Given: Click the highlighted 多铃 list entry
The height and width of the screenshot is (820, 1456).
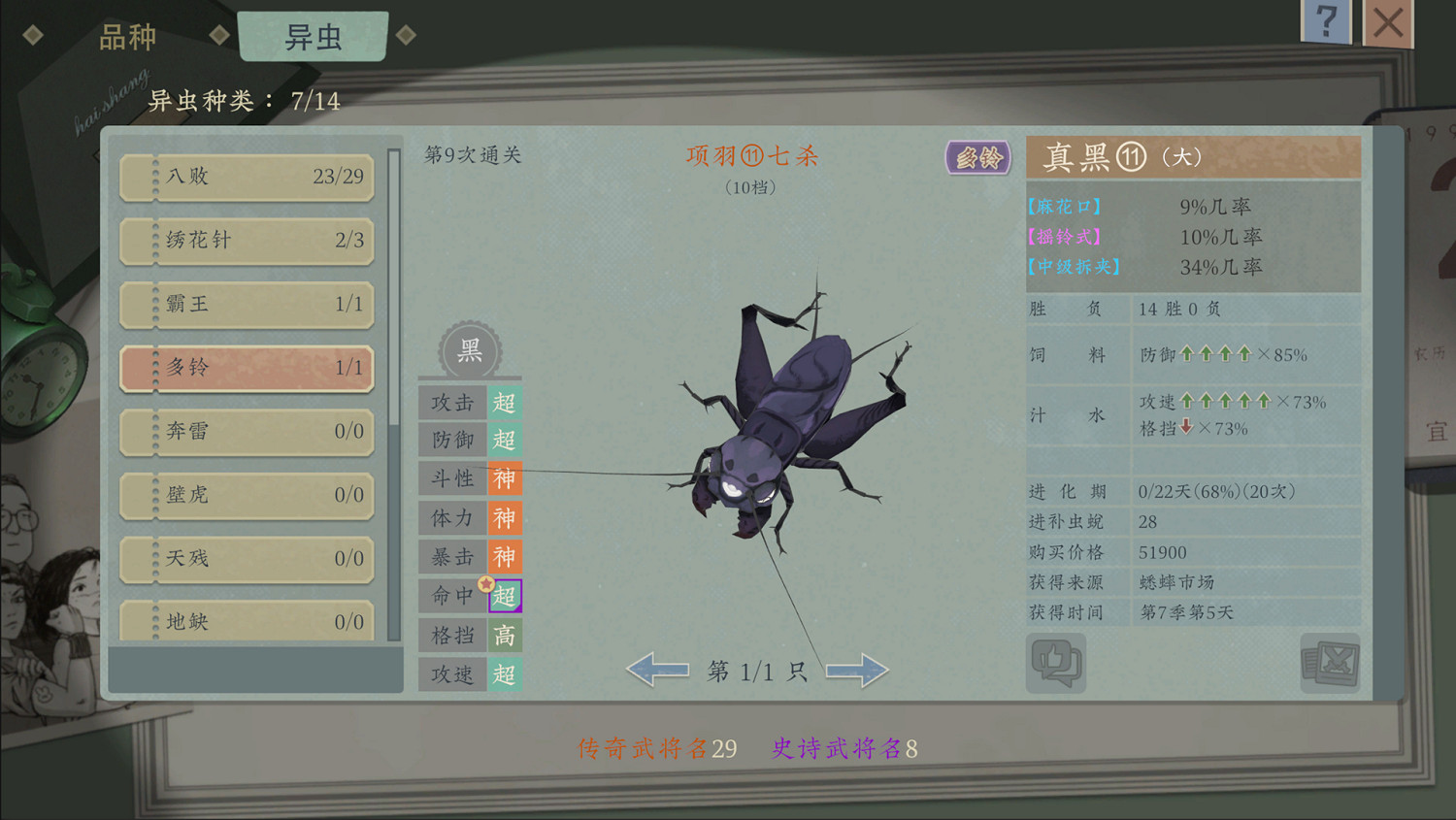Looking at the screenshot, I should pyautogui.click(x=246, y=369).
